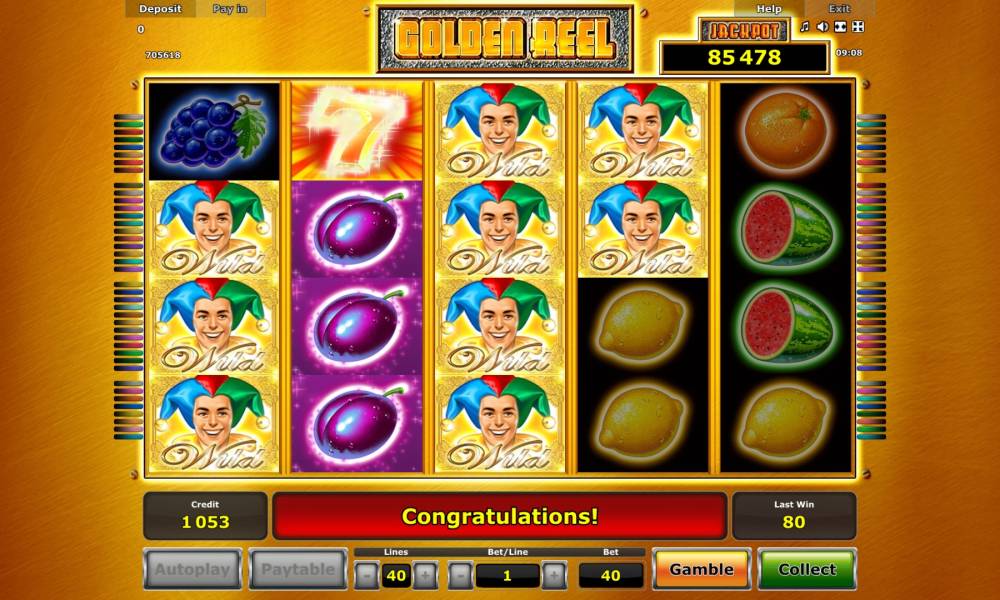The image size is (1000, 600).
Task: Click the horizontal-arrows window size icon
Action: (x=840, y=27)
